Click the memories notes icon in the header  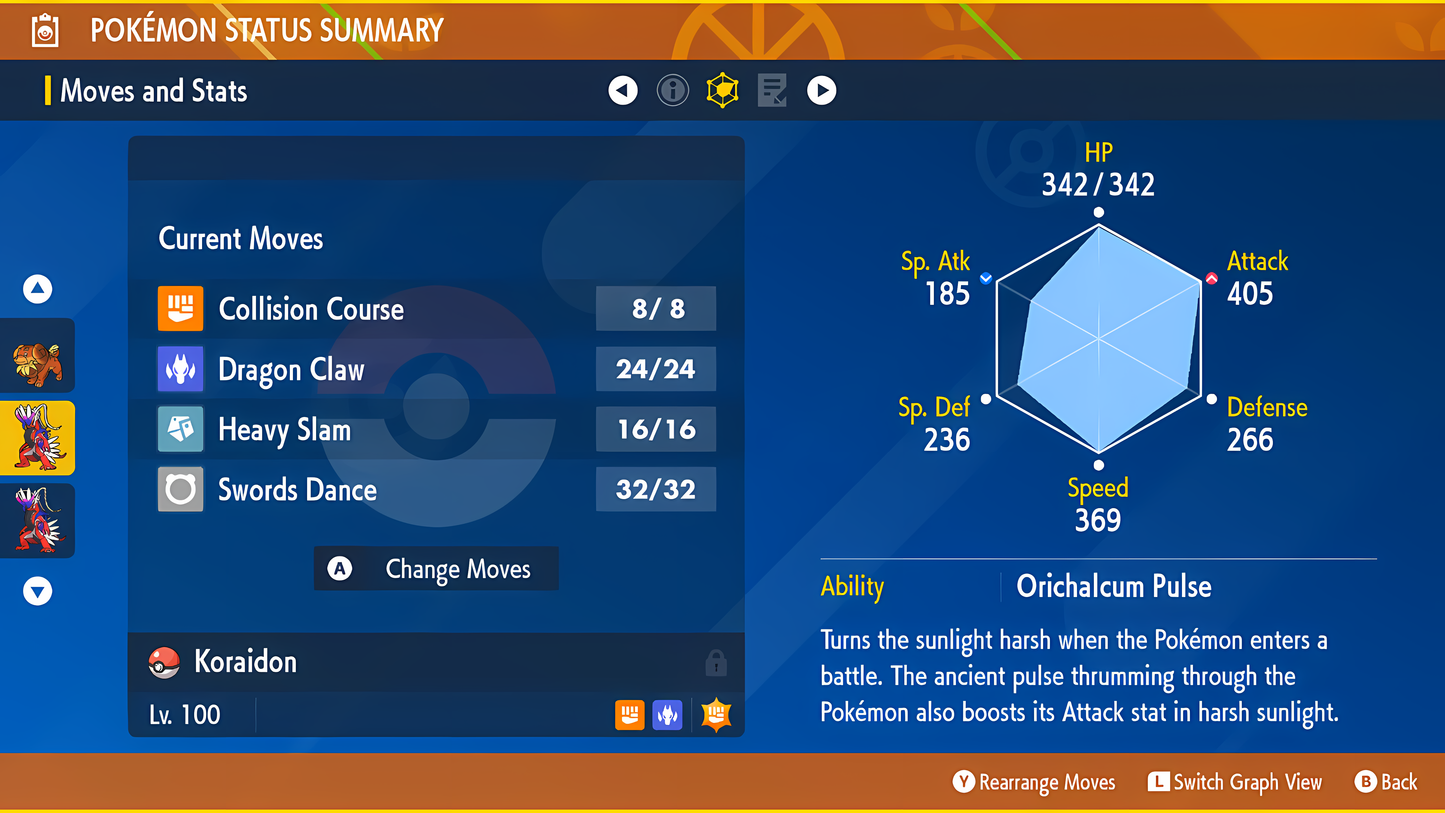(x=772, y=90)
